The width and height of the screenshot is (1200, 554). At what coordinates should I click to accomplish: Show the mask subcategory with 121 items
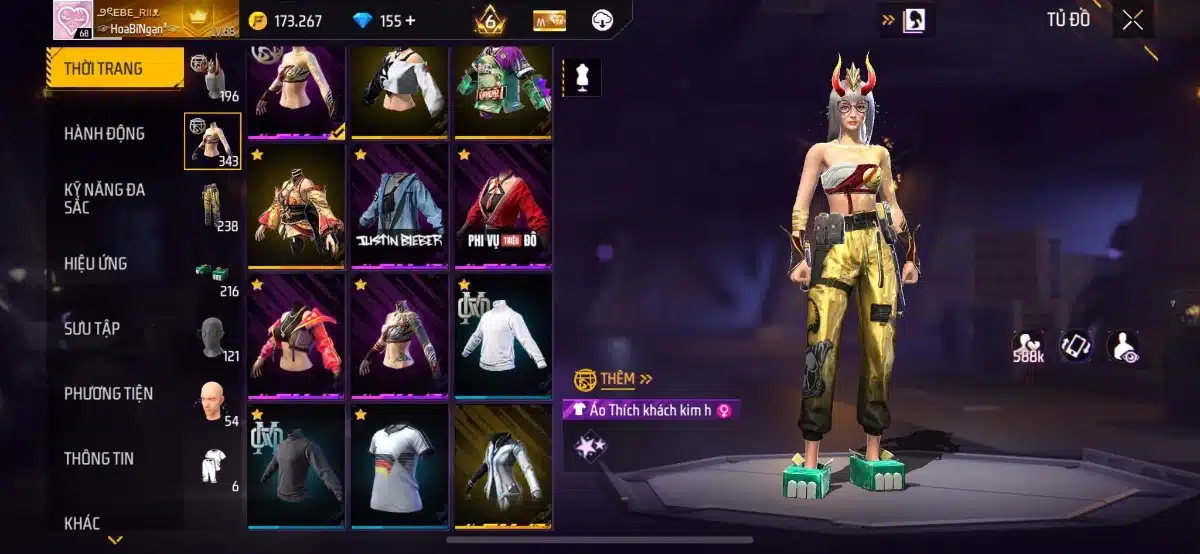click(x=213, y=337)
